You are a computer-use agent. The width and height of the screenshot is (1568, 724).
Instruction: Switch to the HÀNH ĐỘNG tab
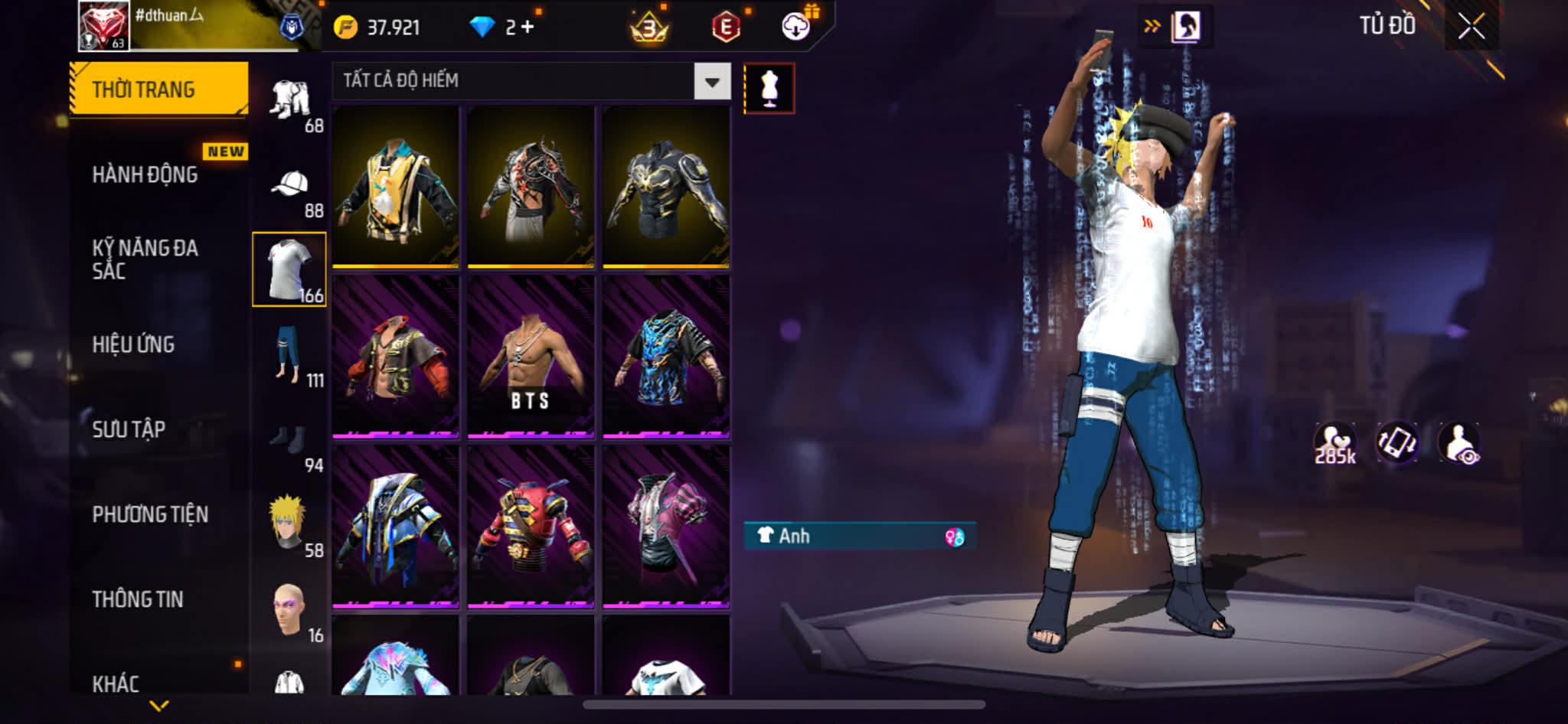click(145, 174)
